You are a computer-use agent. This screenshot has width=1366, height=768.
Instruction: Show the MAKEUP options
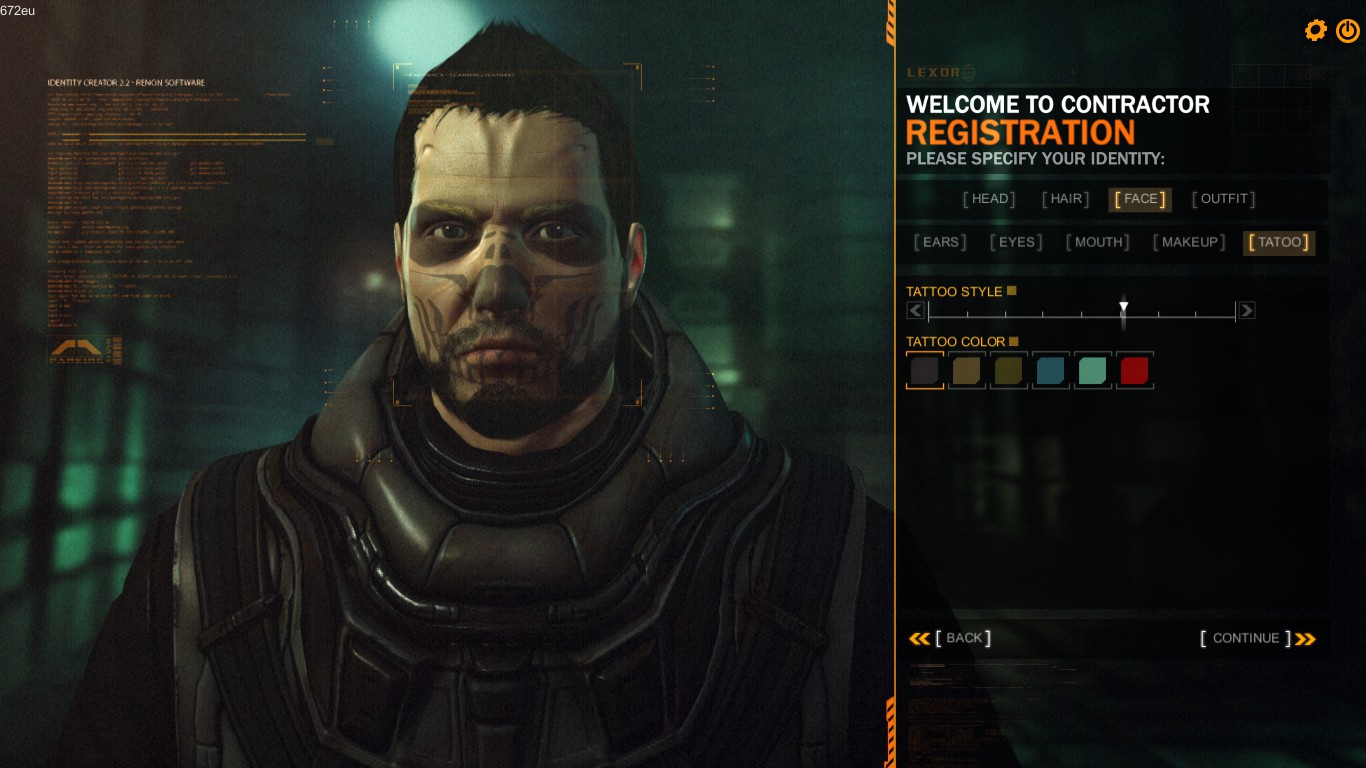click(x=1189, y=242)
